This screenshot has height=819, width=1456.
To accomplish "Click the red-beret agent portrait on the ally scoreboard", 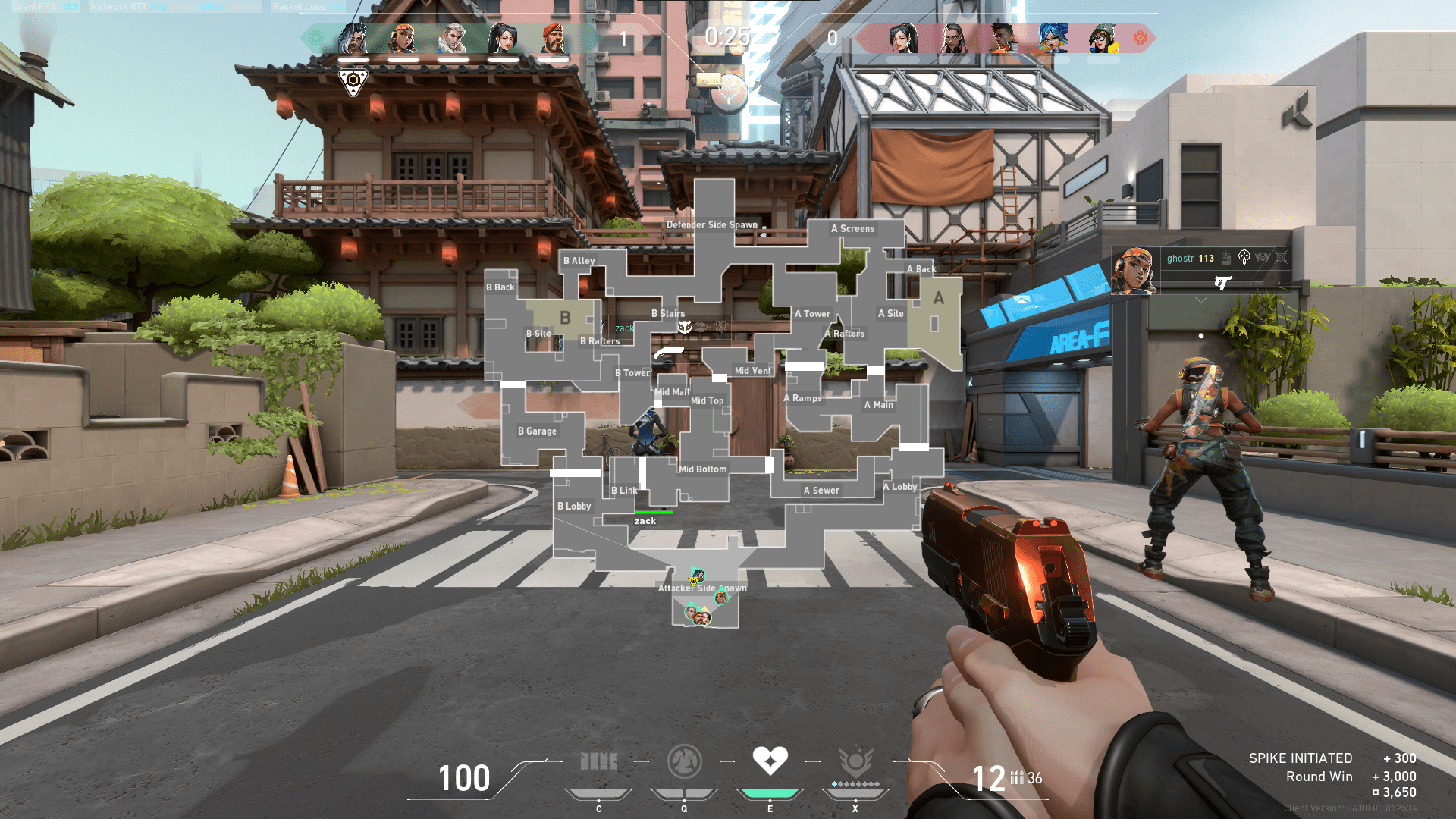I will point(554,36).
